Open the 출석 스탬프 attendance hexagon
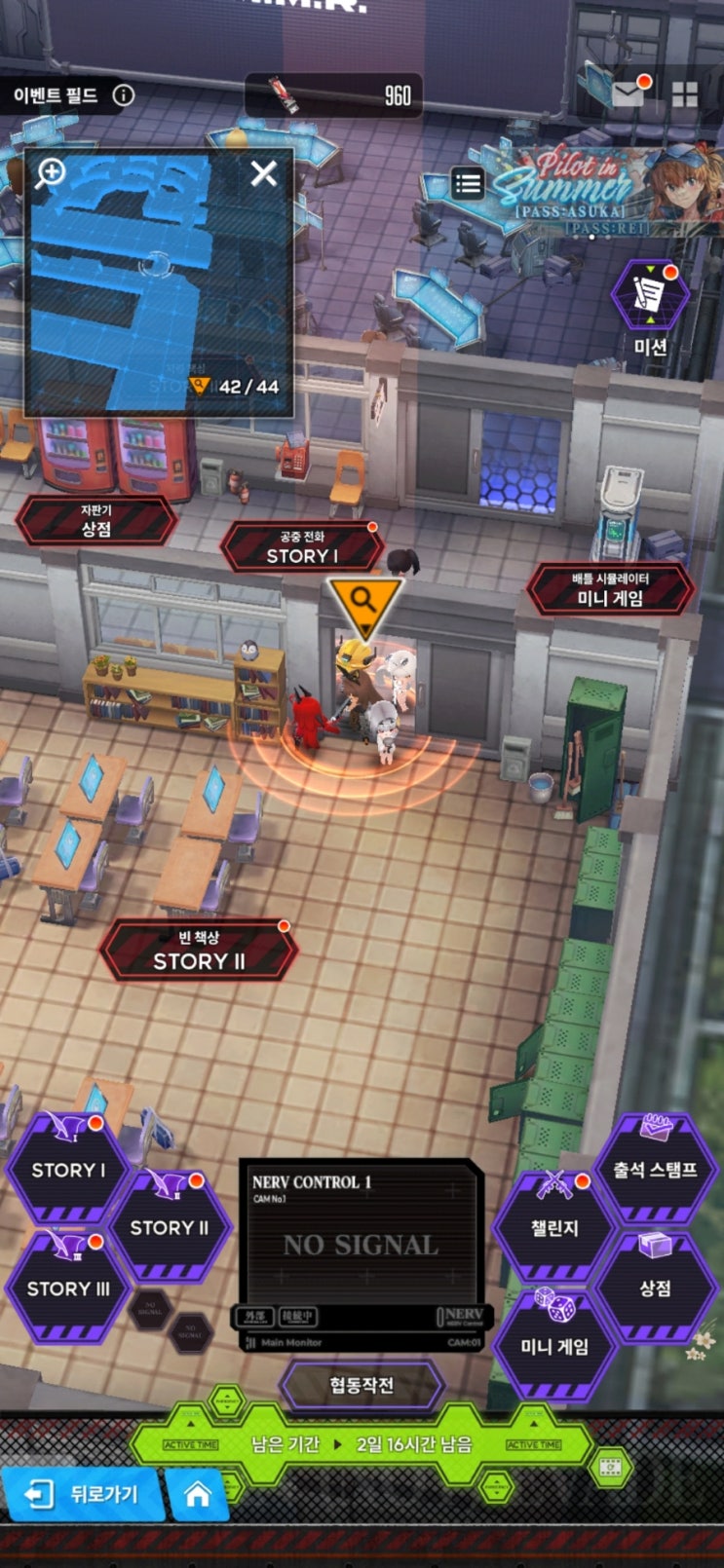 point(655,1170)
